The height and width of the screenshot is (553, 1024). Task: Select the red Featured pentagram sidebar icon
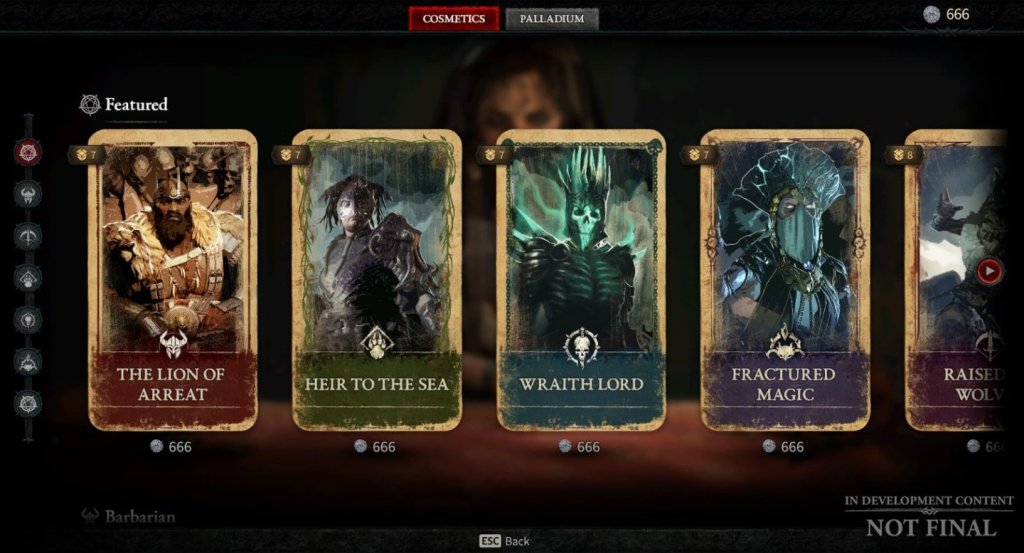point(28,152)
